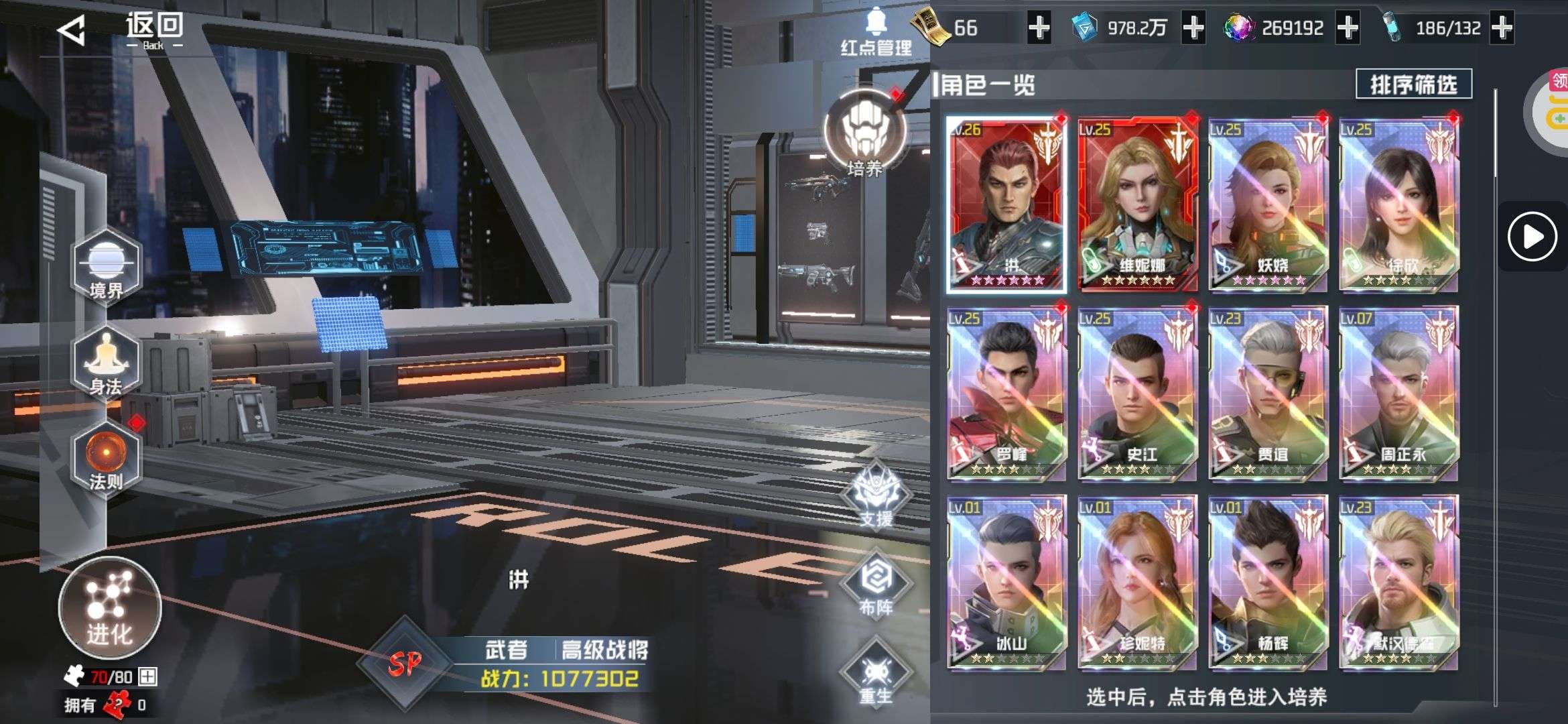Open the 法则 laws menu
The height and width of the screenshot is (724, 1568).
[106, 459]
